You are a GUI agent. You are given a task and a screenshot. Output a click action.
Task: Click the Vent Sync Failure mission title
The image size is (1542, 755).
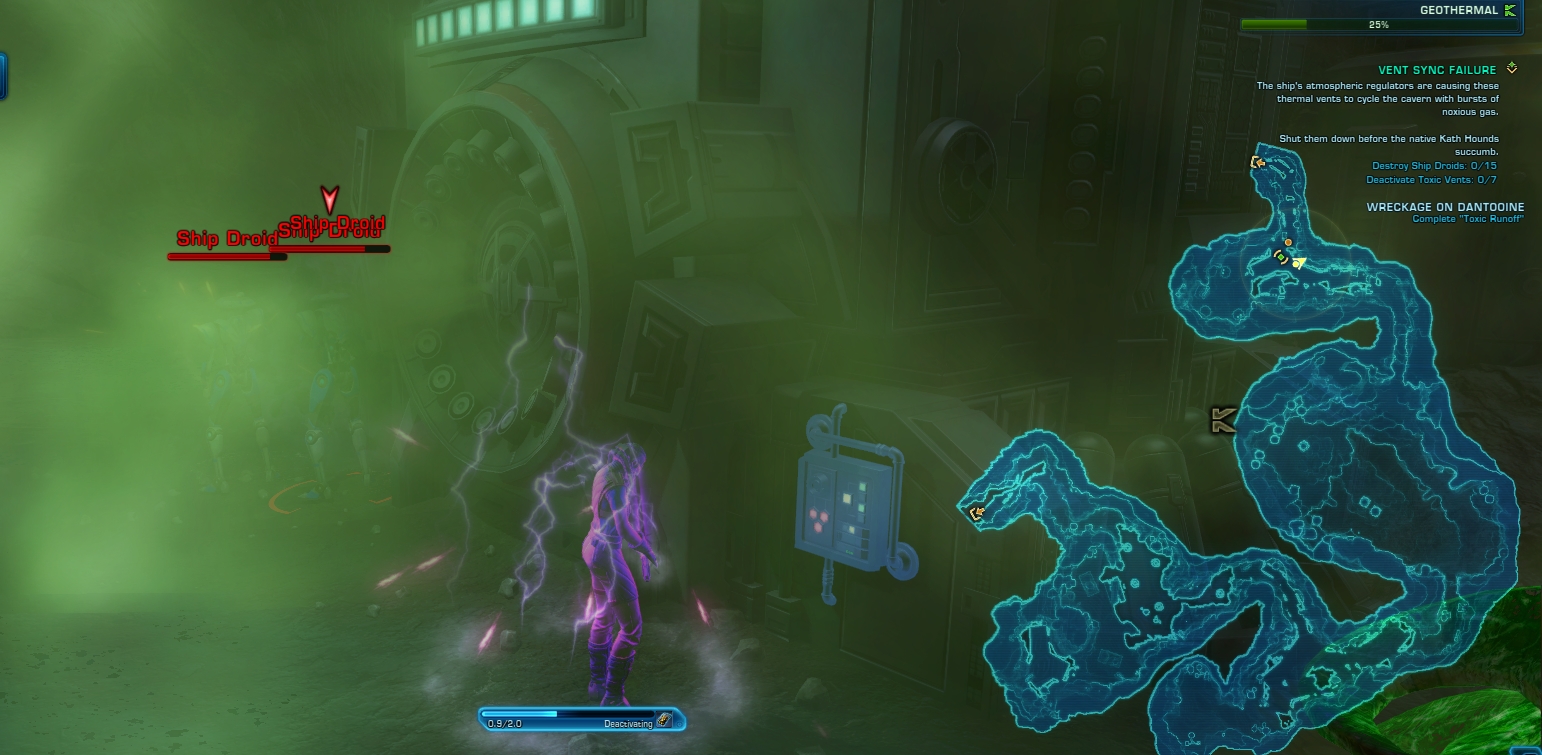pos(1436,70)
